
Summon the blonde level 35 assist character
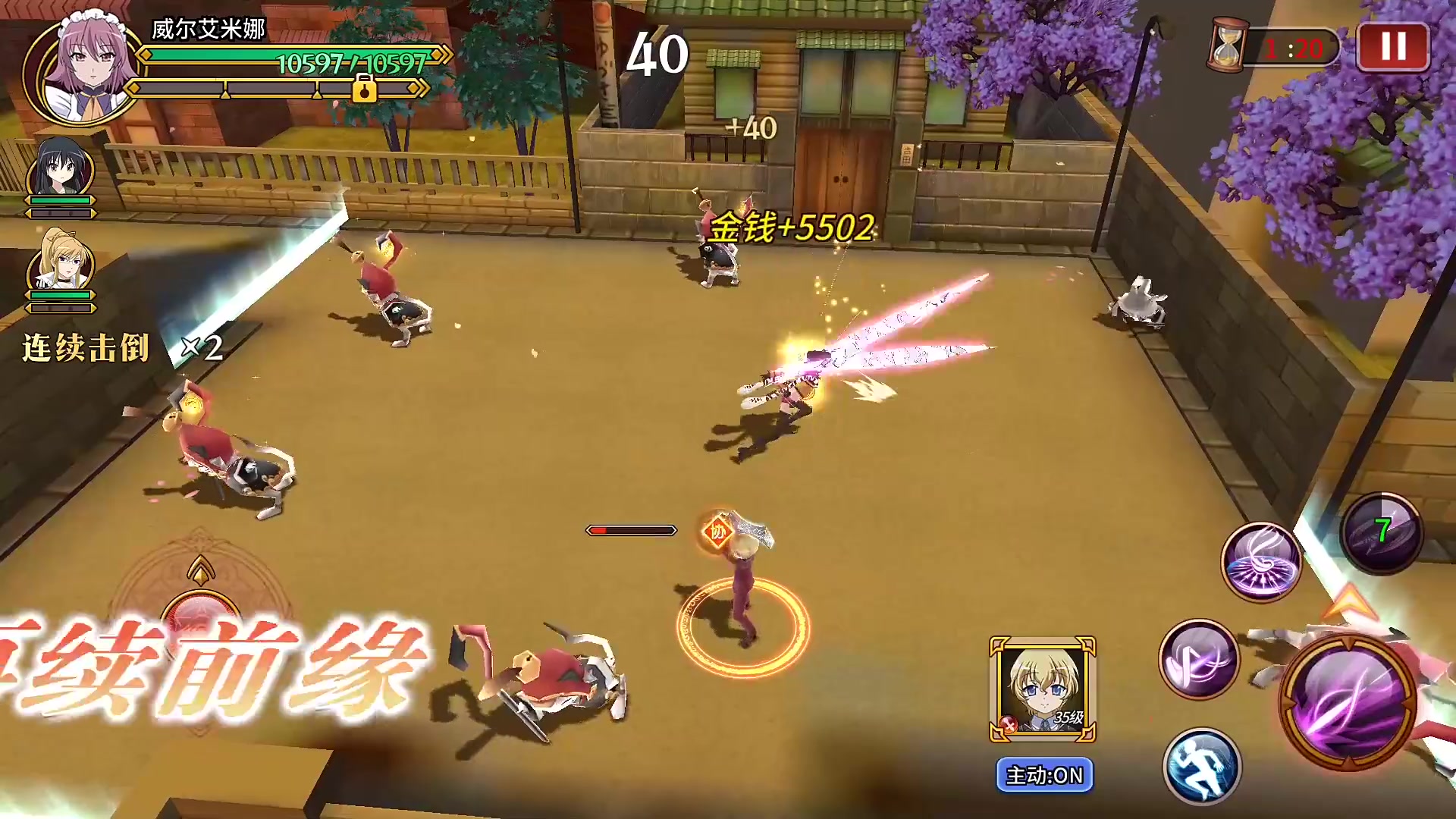pos(1042,689)
